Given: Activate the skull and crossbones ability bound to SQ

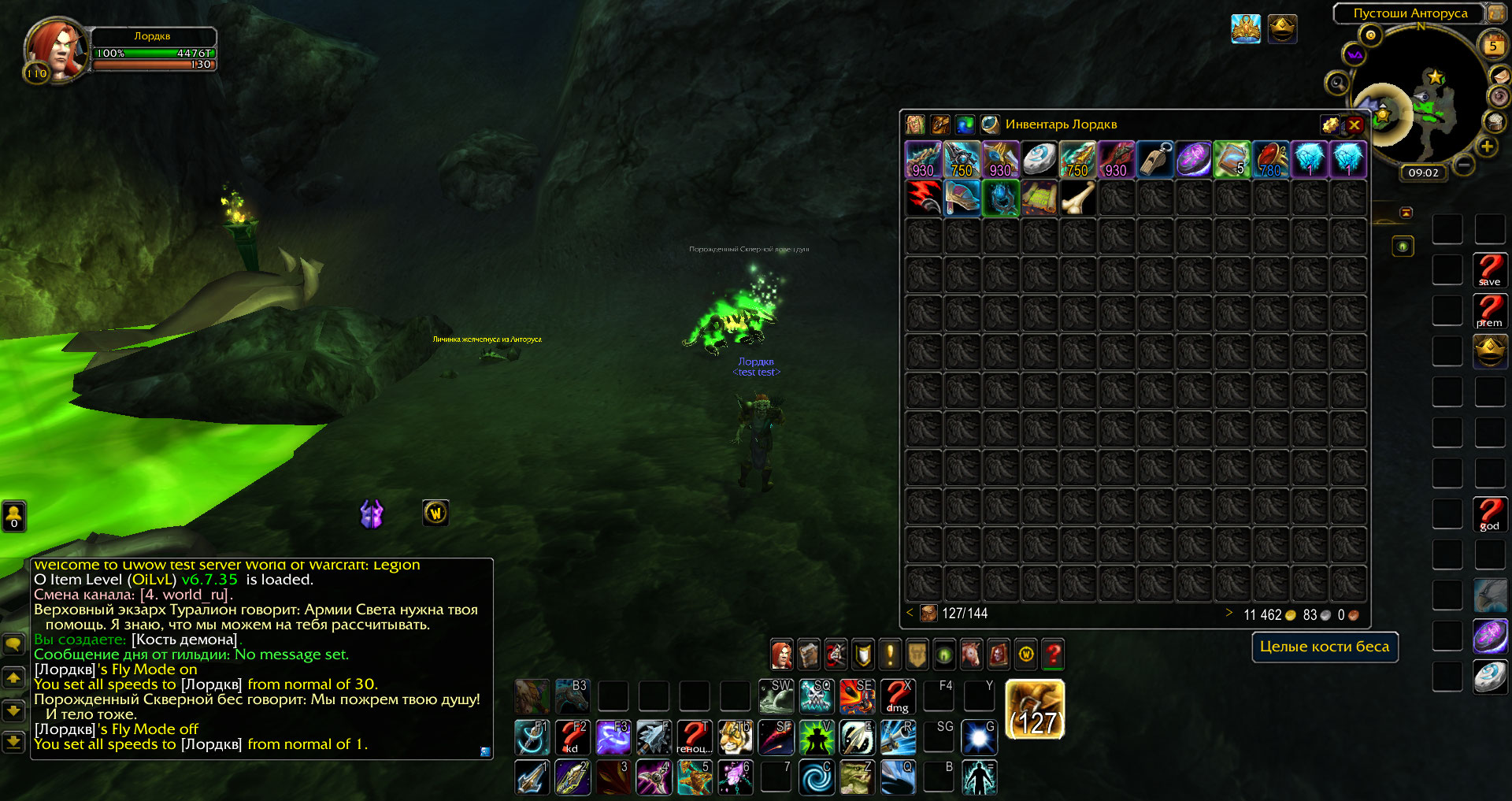Looking at the screenshot, I should (816, 696).
